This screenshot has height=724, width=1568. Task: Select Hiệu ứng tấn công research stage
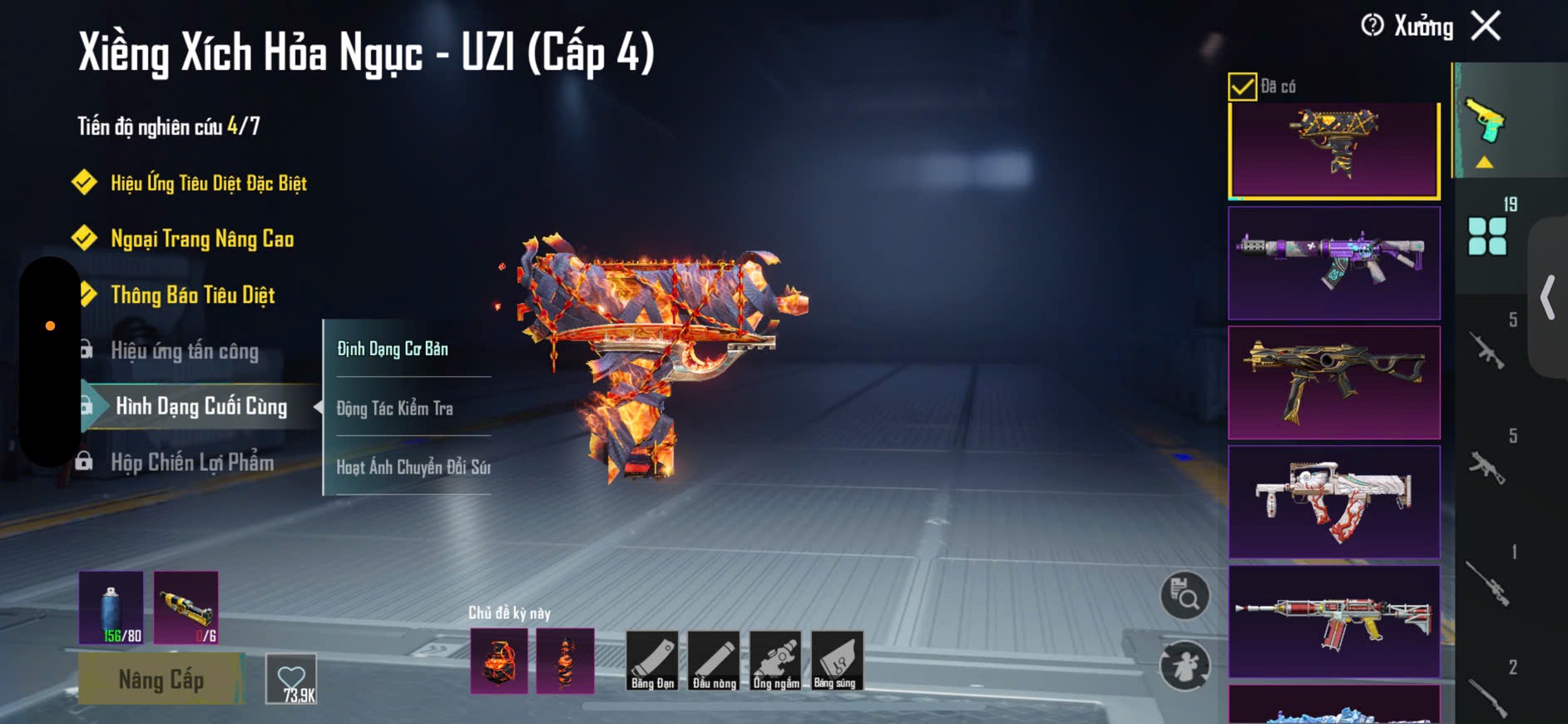point(184,350)
